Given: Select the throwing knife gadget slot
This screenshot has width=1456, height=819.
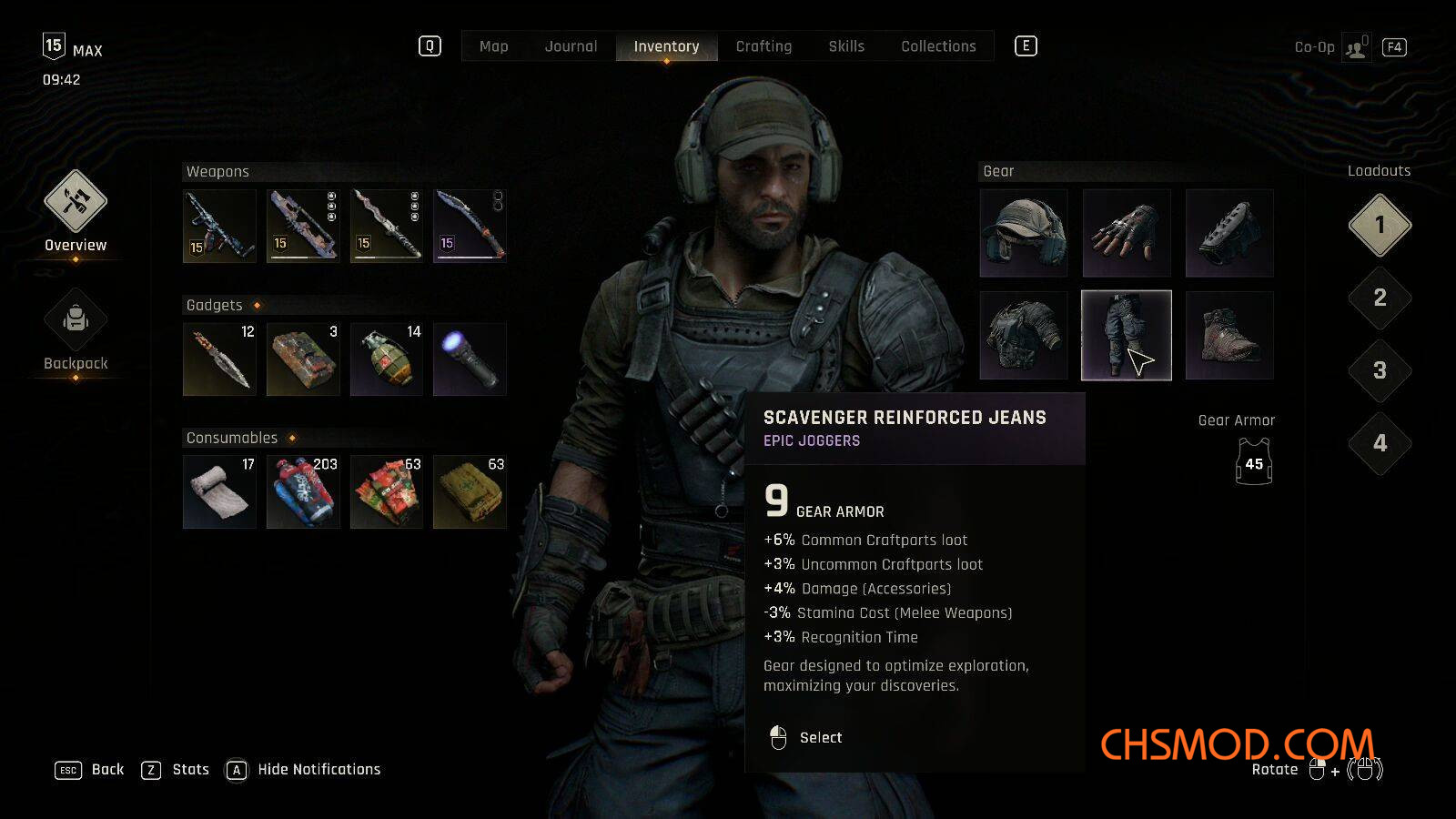Looking at the screenshot, I should pyautogui.click(x=219, y=359).
